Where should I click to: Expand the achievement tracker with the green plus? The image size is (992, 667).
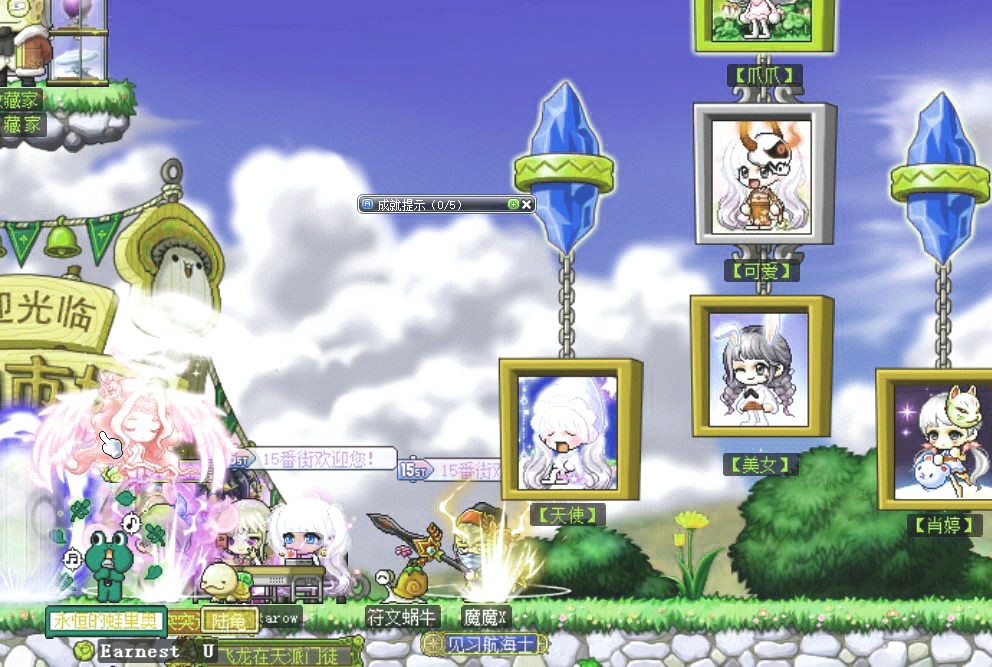513,204
